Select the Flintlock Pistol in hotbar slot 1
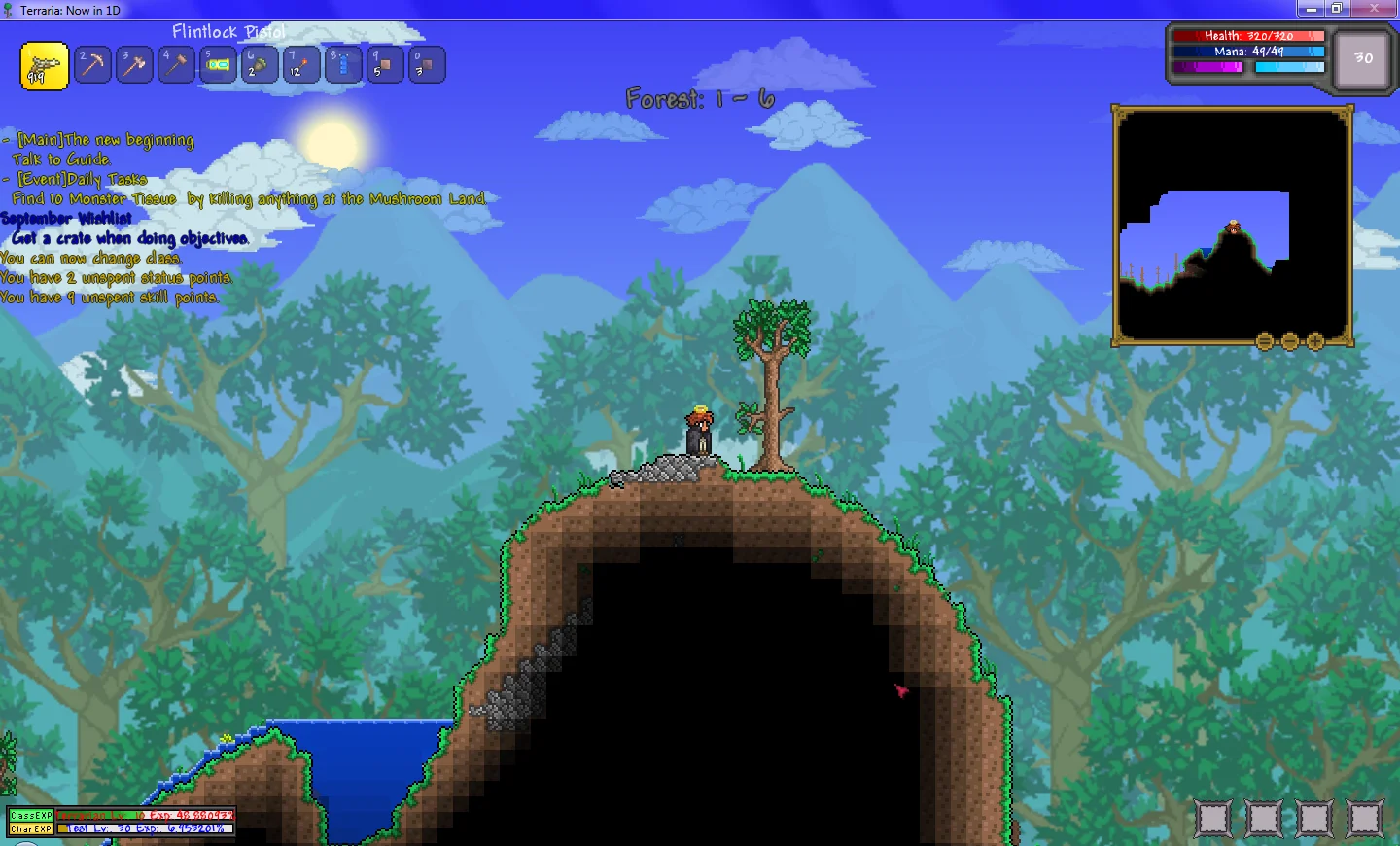1400x846 pixels. point(44,64)
